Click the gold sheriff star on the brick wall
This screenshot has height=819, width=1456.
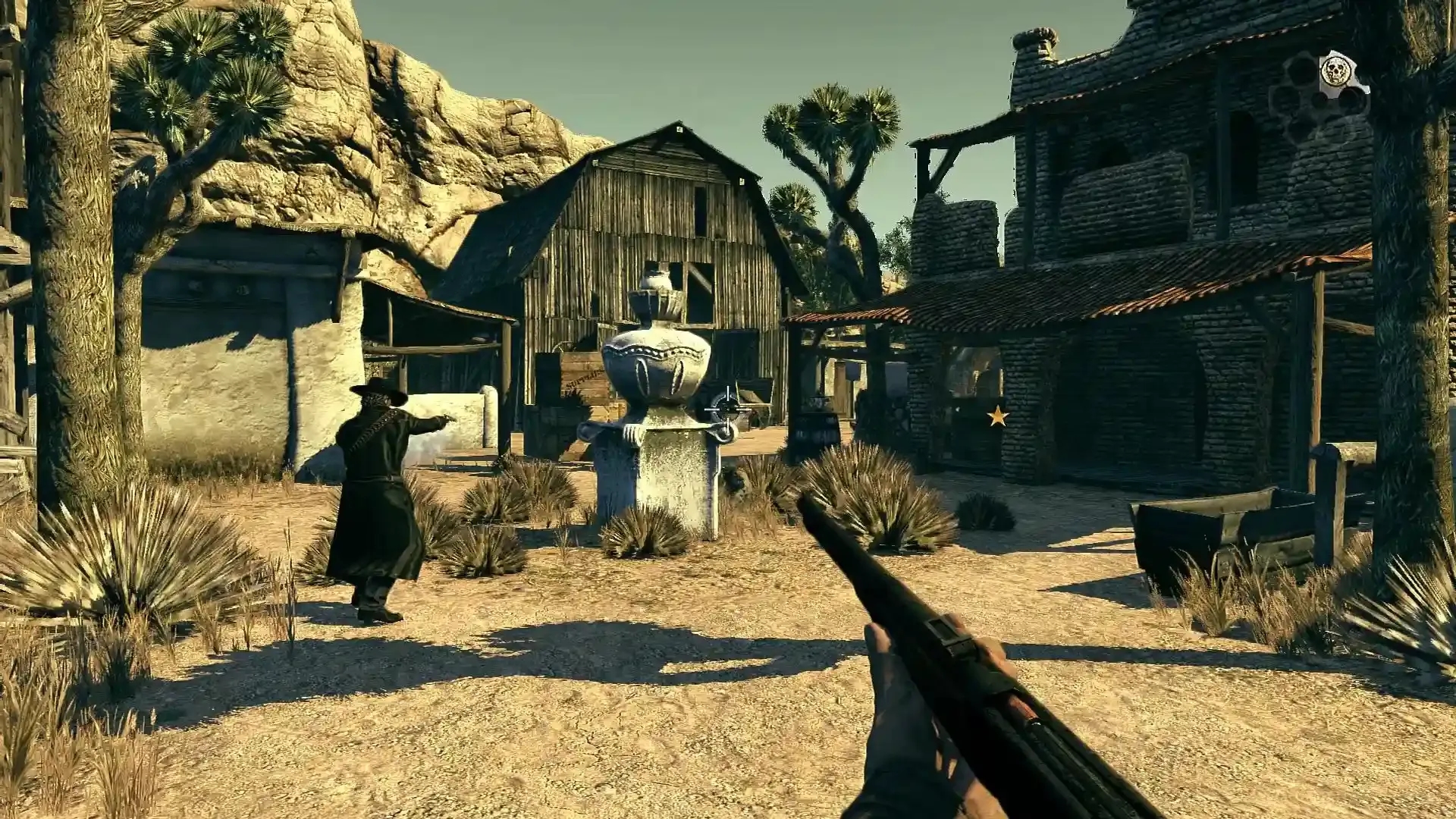pyautogui.click(x=997, y=416)
